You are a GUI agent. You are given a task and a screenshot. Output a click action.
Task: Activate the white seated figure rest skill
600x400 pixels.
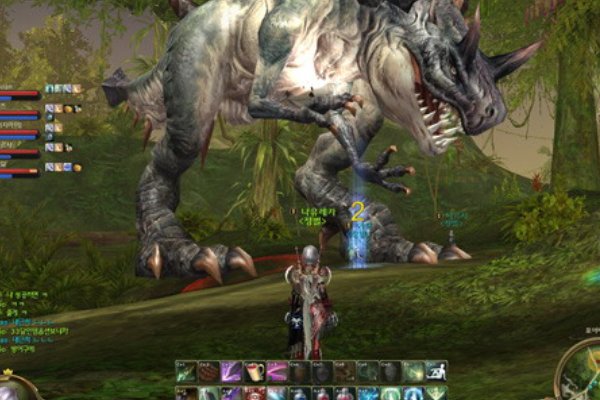pos(436,372)
